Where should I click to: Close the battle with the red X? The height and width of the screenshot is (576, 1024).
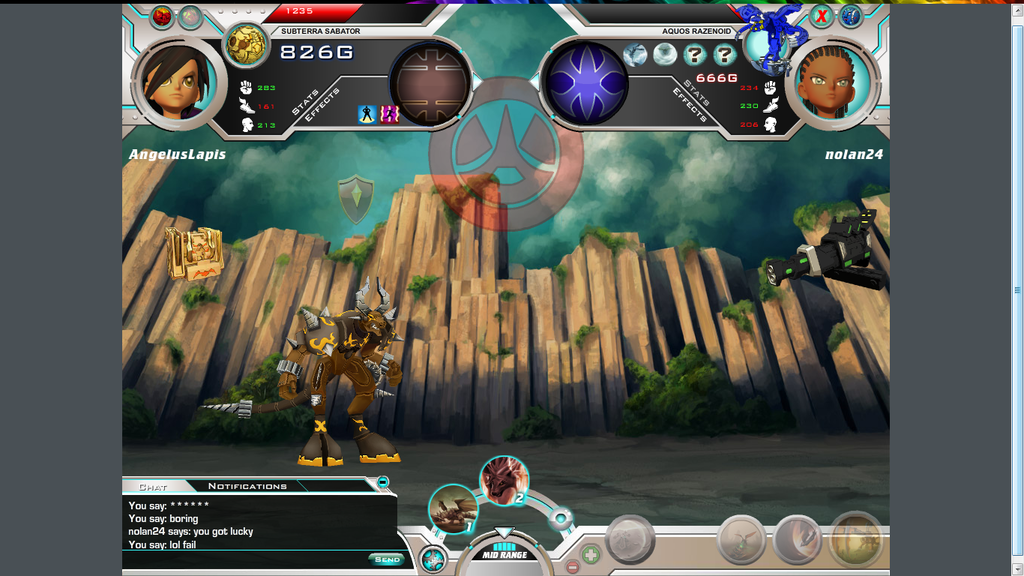(821, 16)
